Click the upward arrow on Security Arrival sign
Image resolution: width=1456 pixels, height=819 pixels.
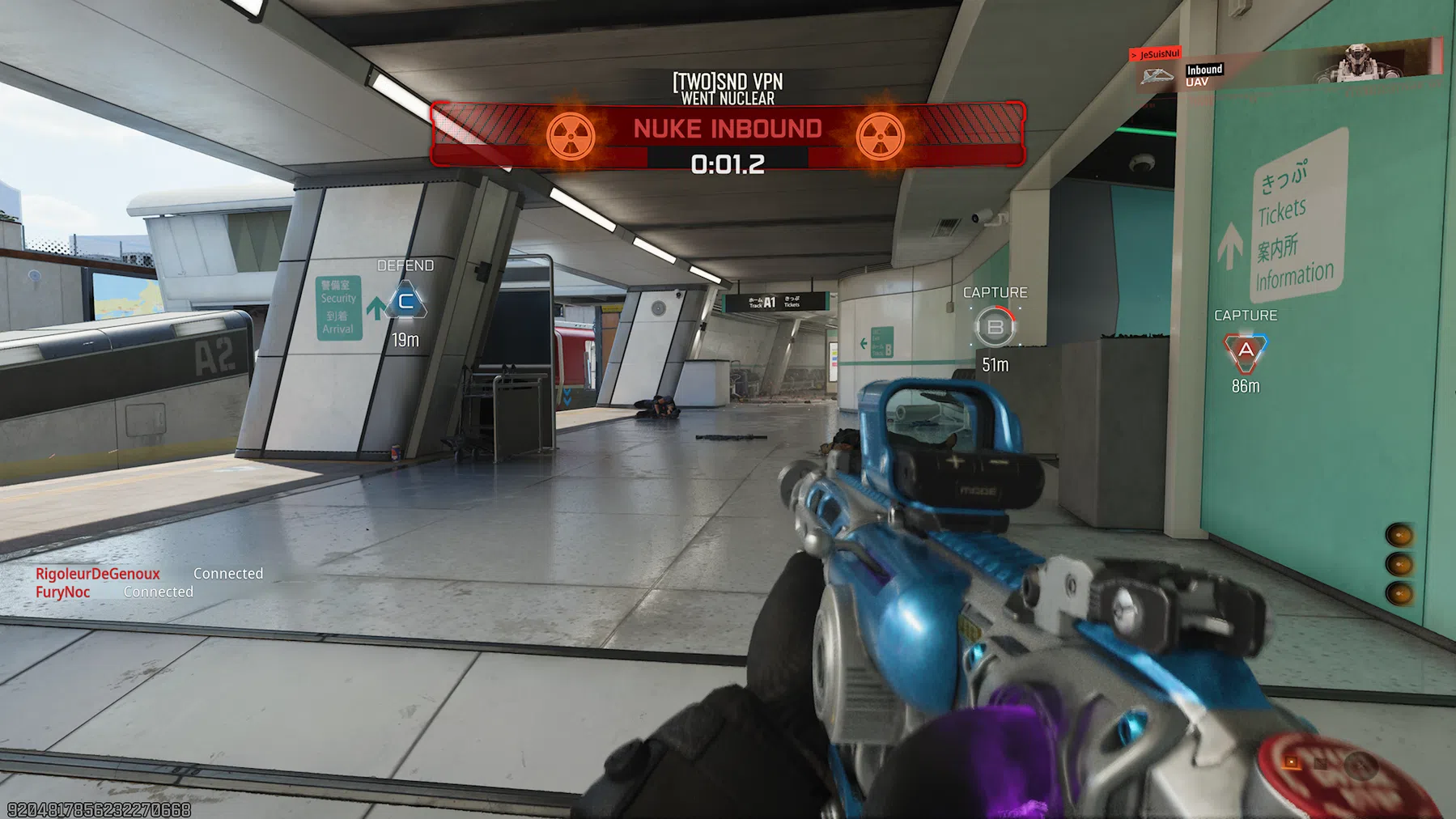point(374,306)
